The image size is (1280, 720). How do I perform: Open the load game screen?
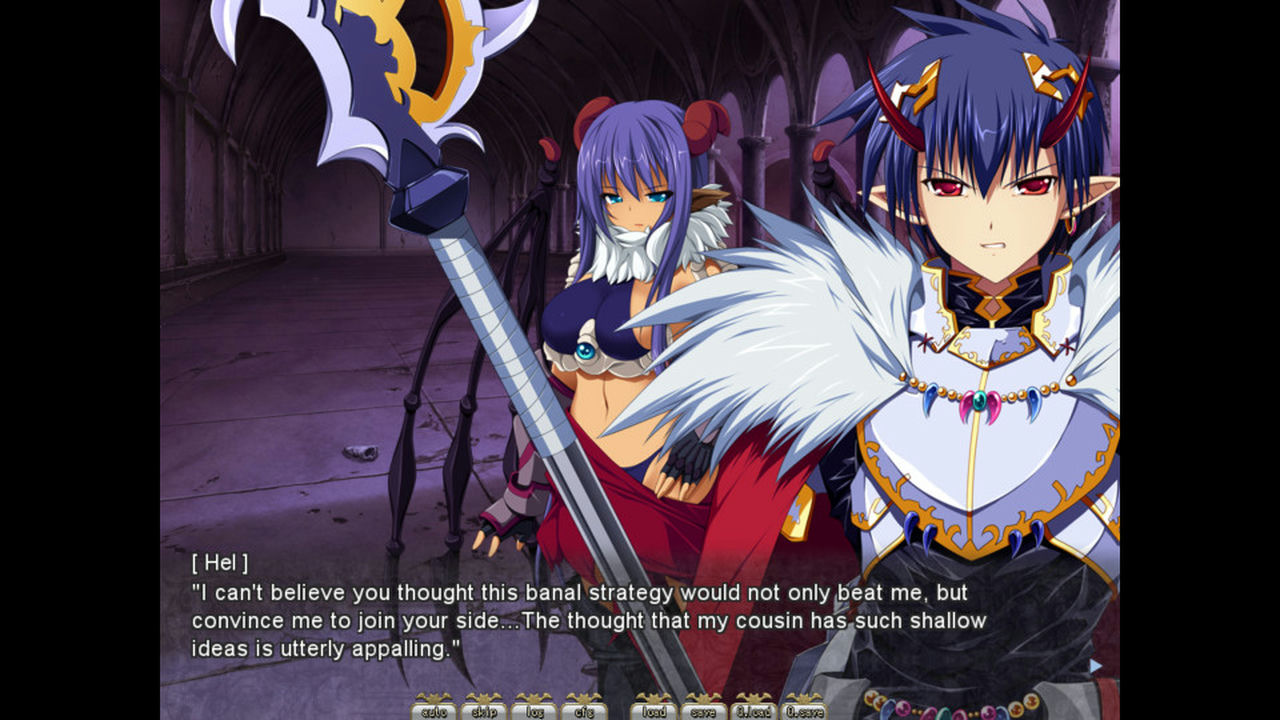point(655,713)
